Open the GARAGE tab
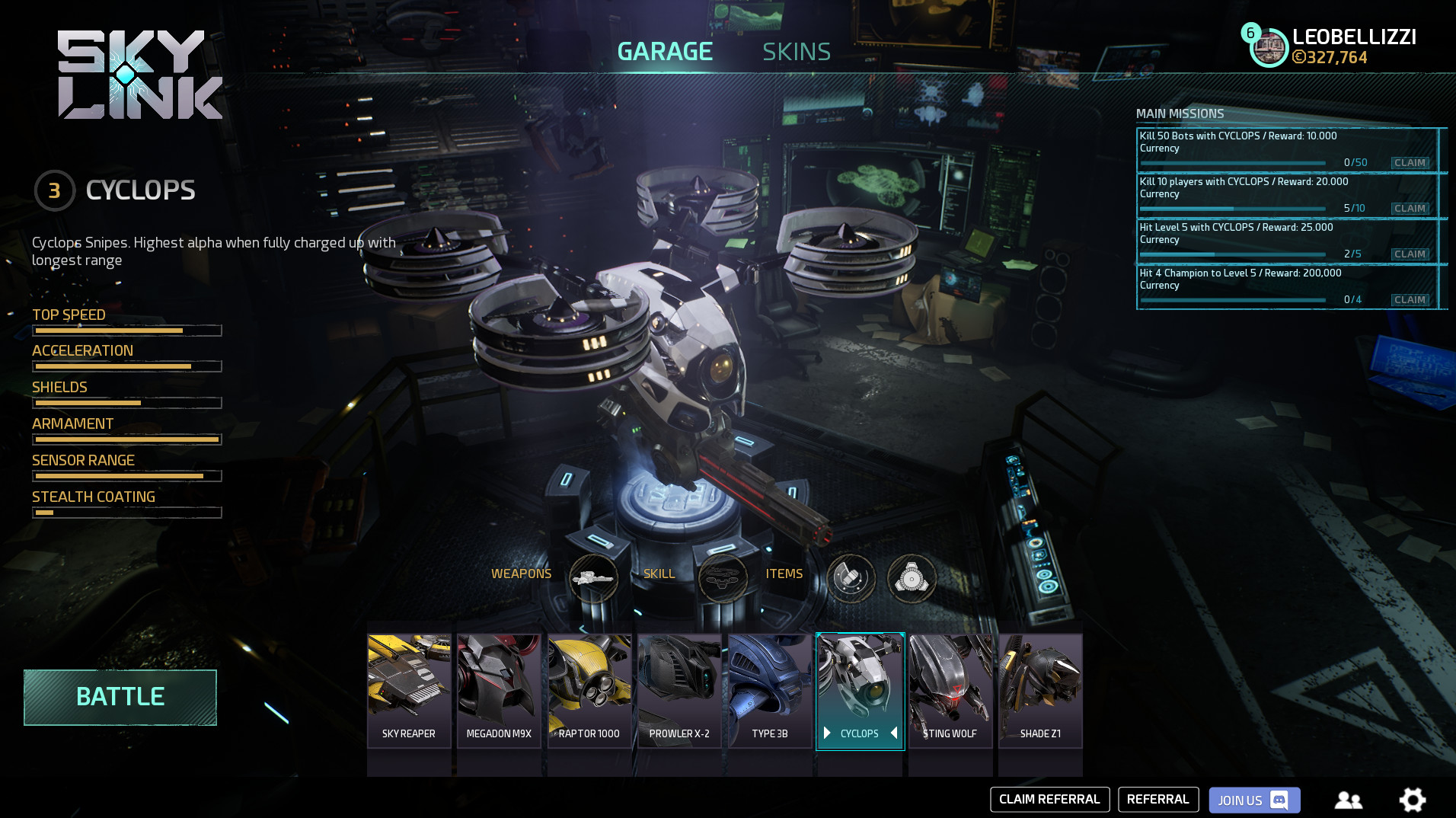The height and width of the screenshot is (818, 1456). (x=665, y=52)
